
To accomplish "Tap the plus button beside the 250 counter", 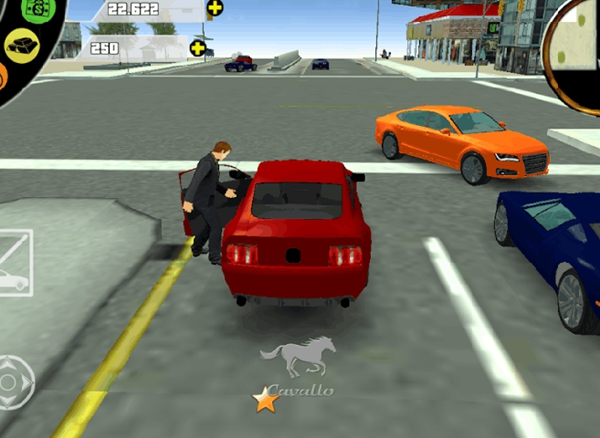I will [198, 47].
